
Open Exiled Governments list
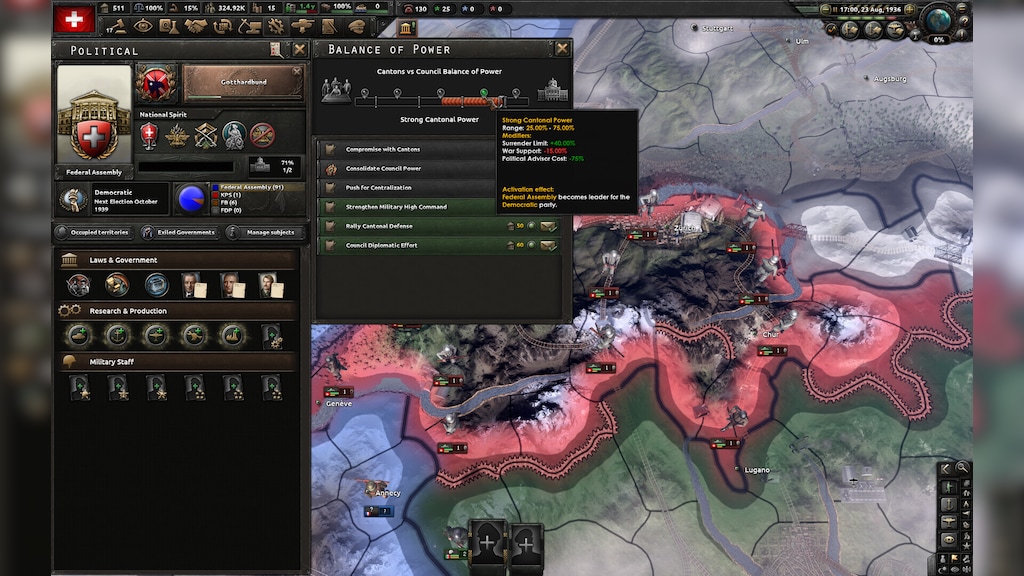tap(178, 232)
